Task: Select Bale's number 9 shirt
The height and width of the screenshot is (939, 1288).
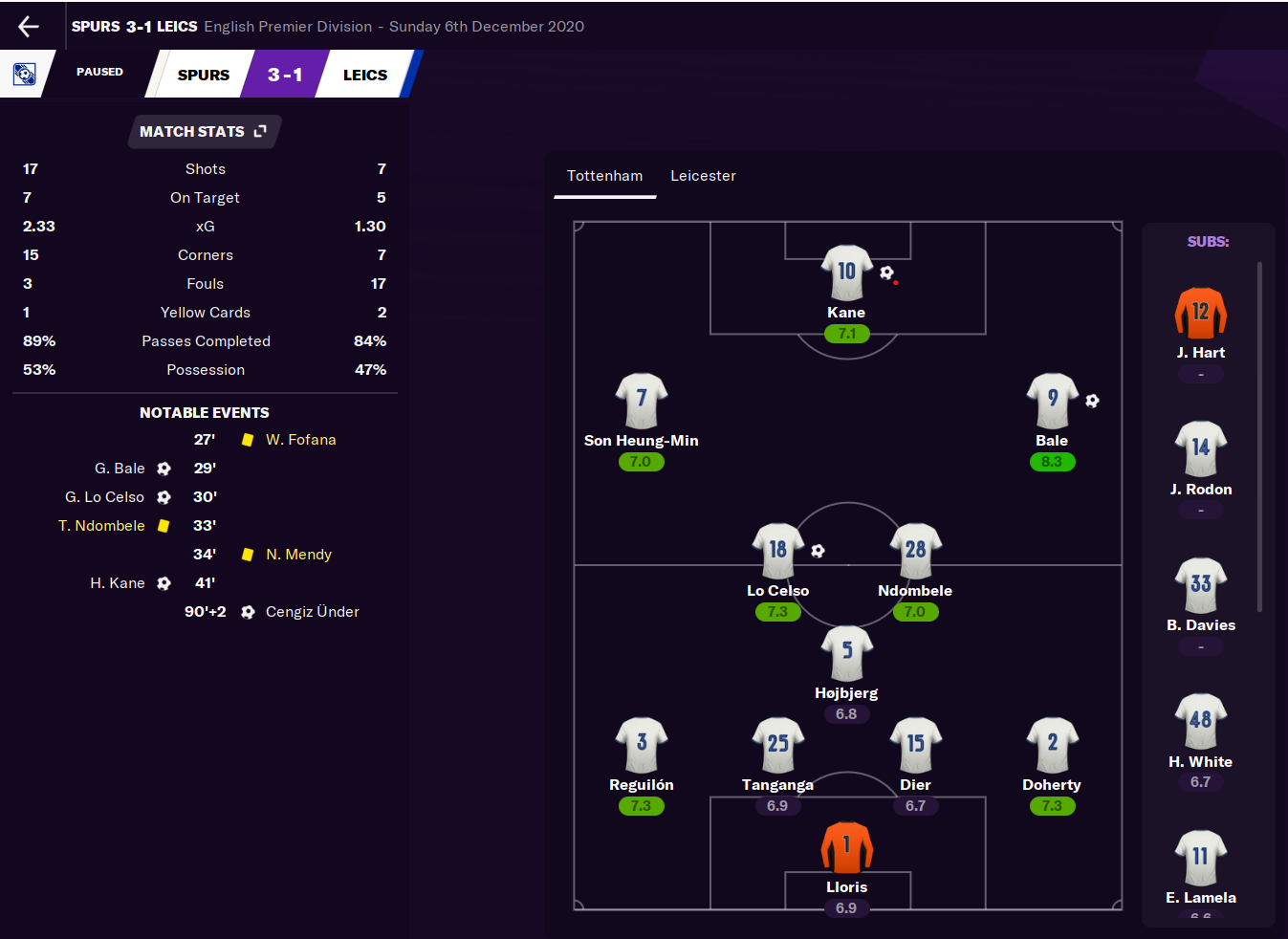Action: pyautogui.click(x=1052, y=401)
